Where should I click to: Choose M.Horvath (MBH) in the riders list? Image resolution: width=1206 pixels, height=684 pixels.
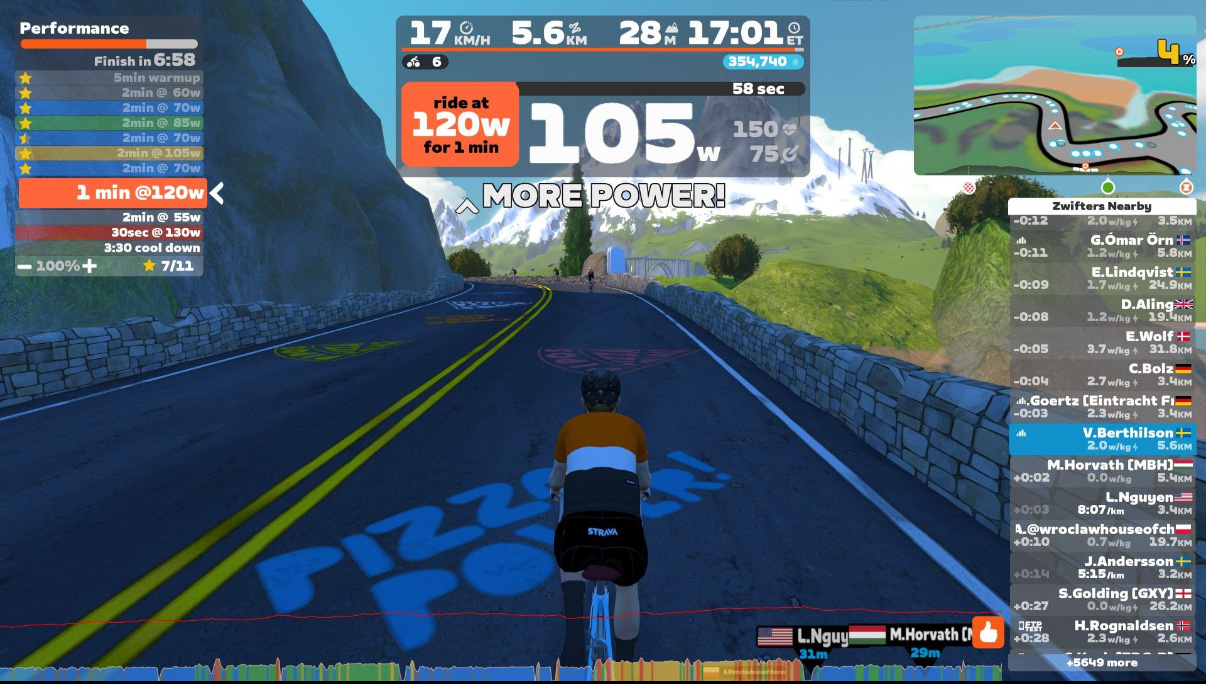point(1101,471)
